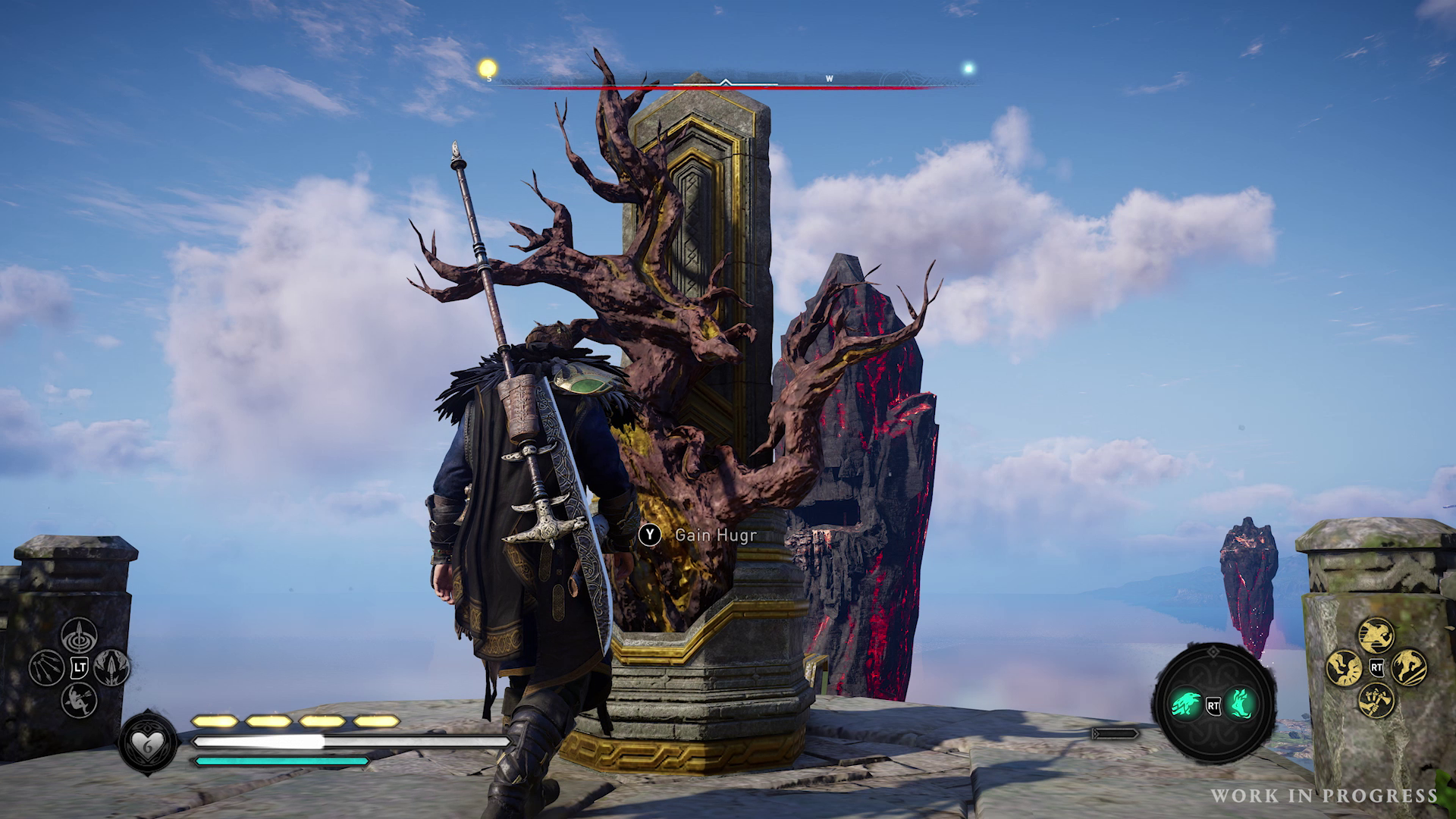Click the yellow wealth marker on compass
Screen dimensions: 1456x819
(487, 69)
